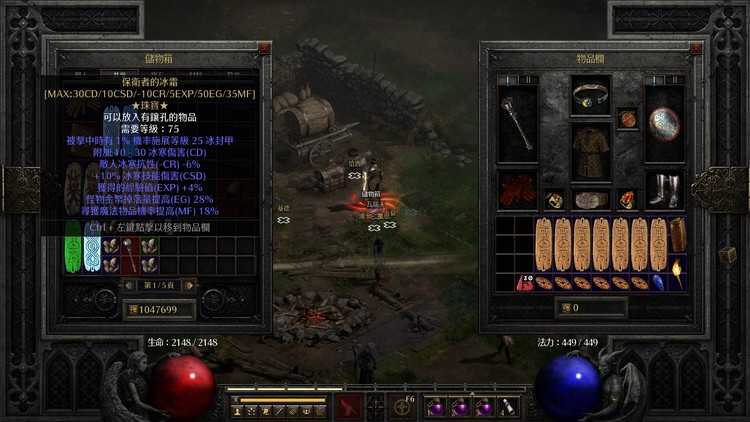Select the equipped circlet helm slot
The height and width of the screenshot is (422, 750).
591,97
